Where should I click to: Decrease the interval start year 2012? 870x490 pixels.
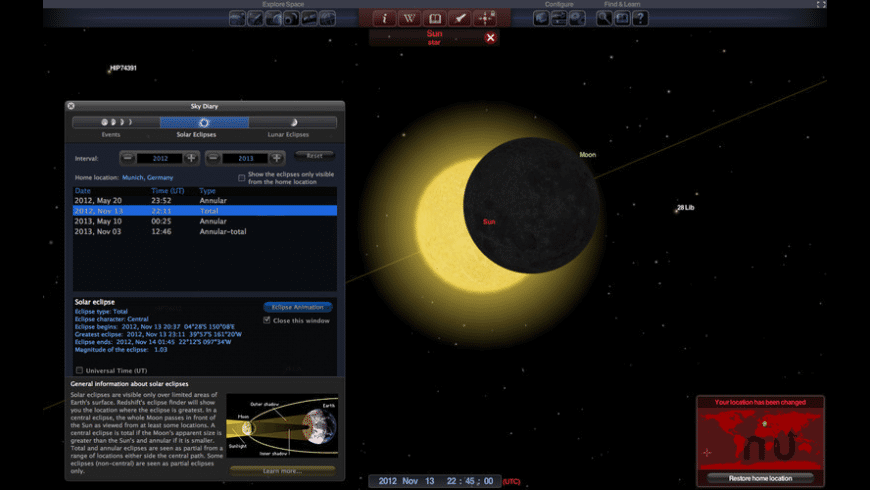(128, 158)
